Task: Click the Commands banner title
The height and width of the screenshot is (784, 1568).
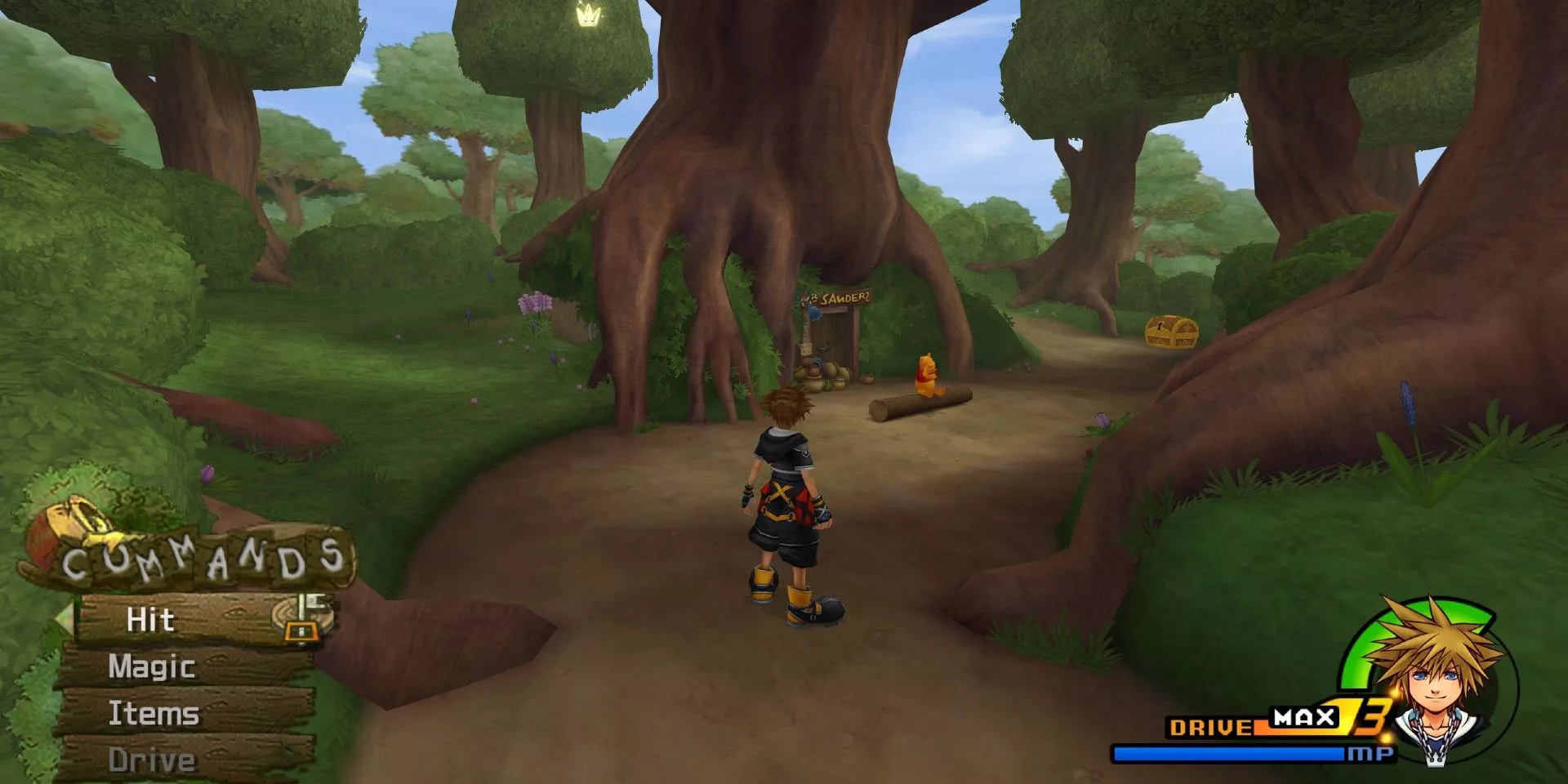Action: point(203,559)
